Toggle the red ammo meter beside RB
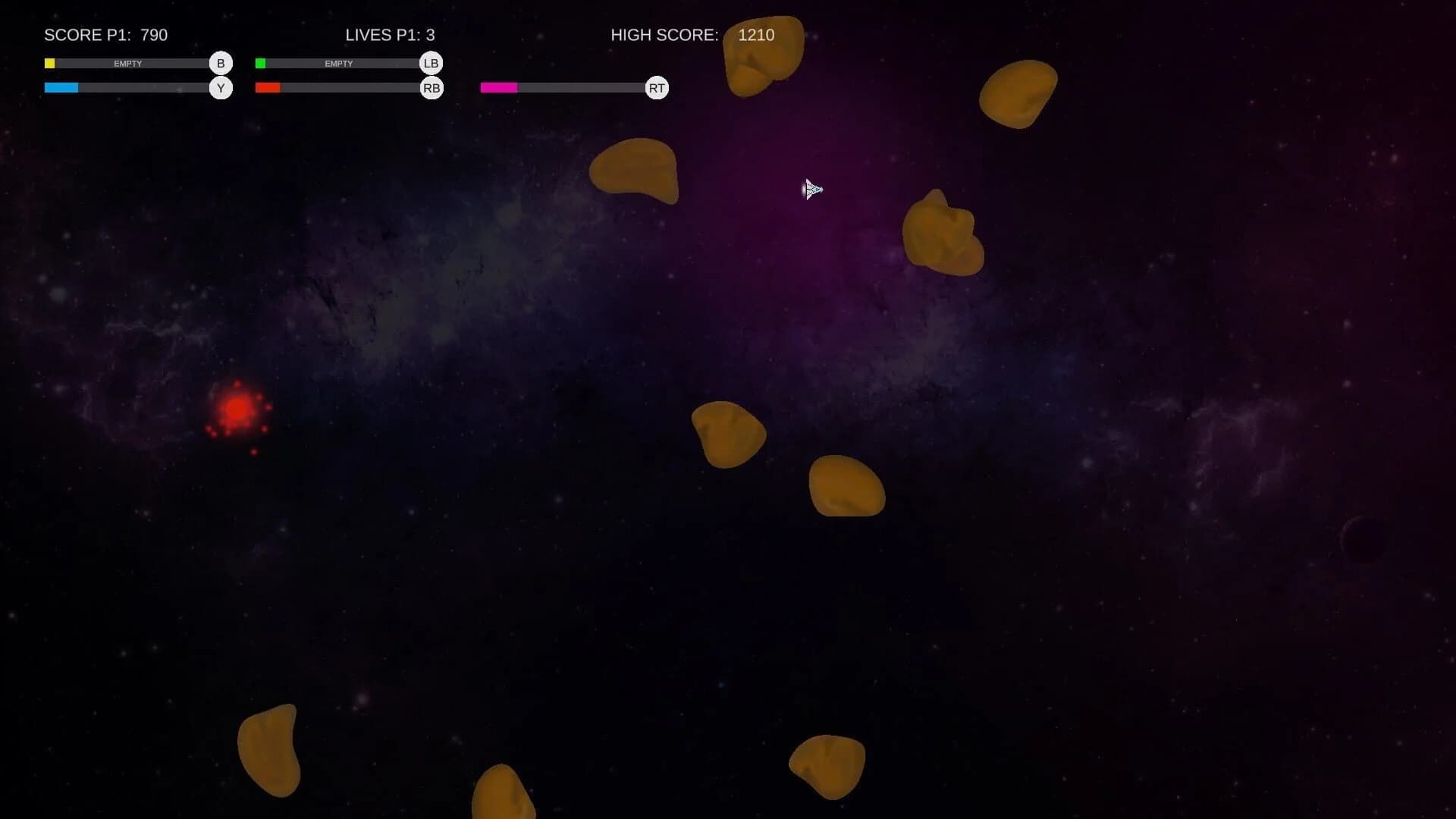The image size is (1456, 819). pos(339,88)
